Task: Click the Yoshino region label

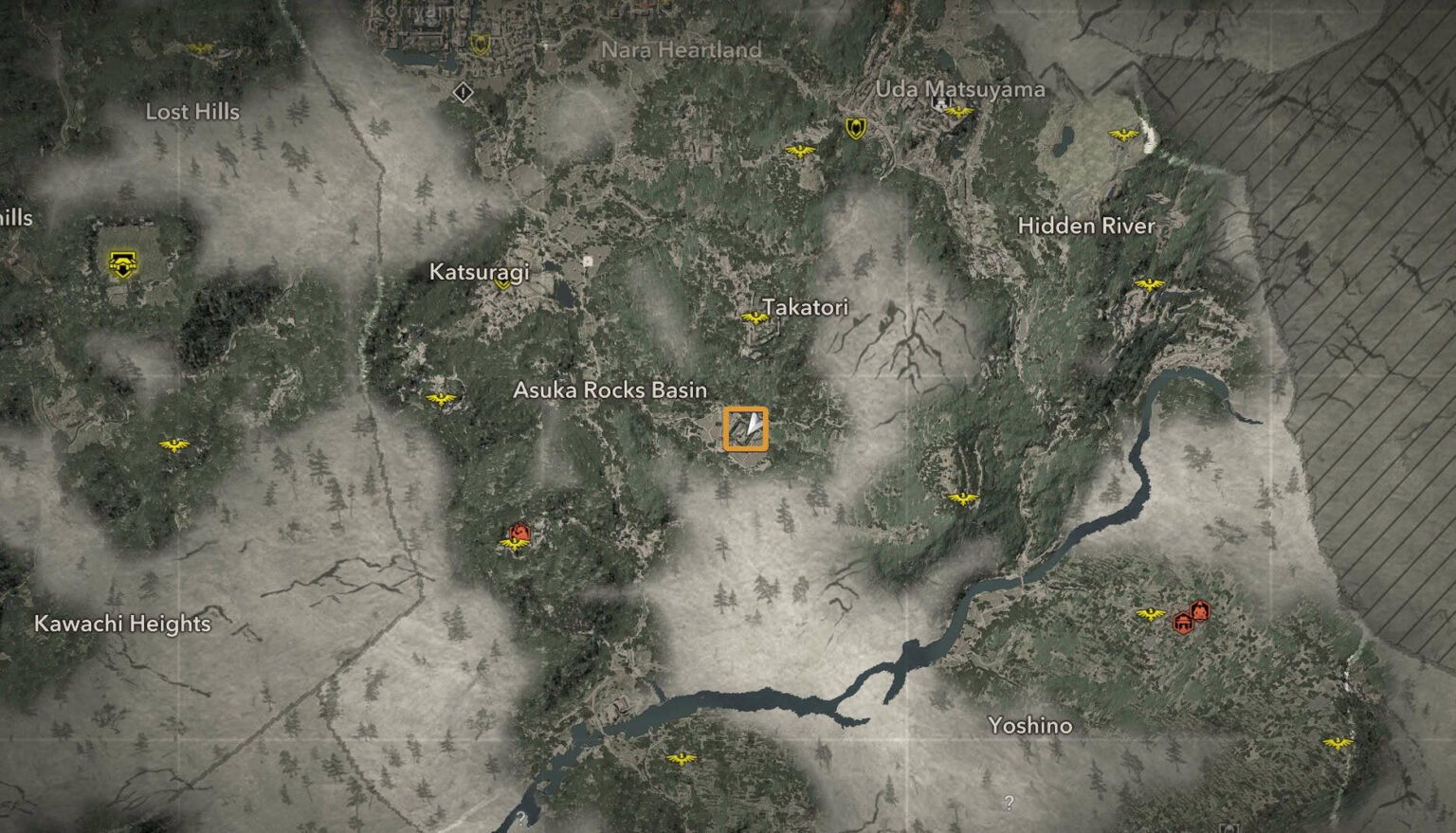Action: pos(1031,725)
